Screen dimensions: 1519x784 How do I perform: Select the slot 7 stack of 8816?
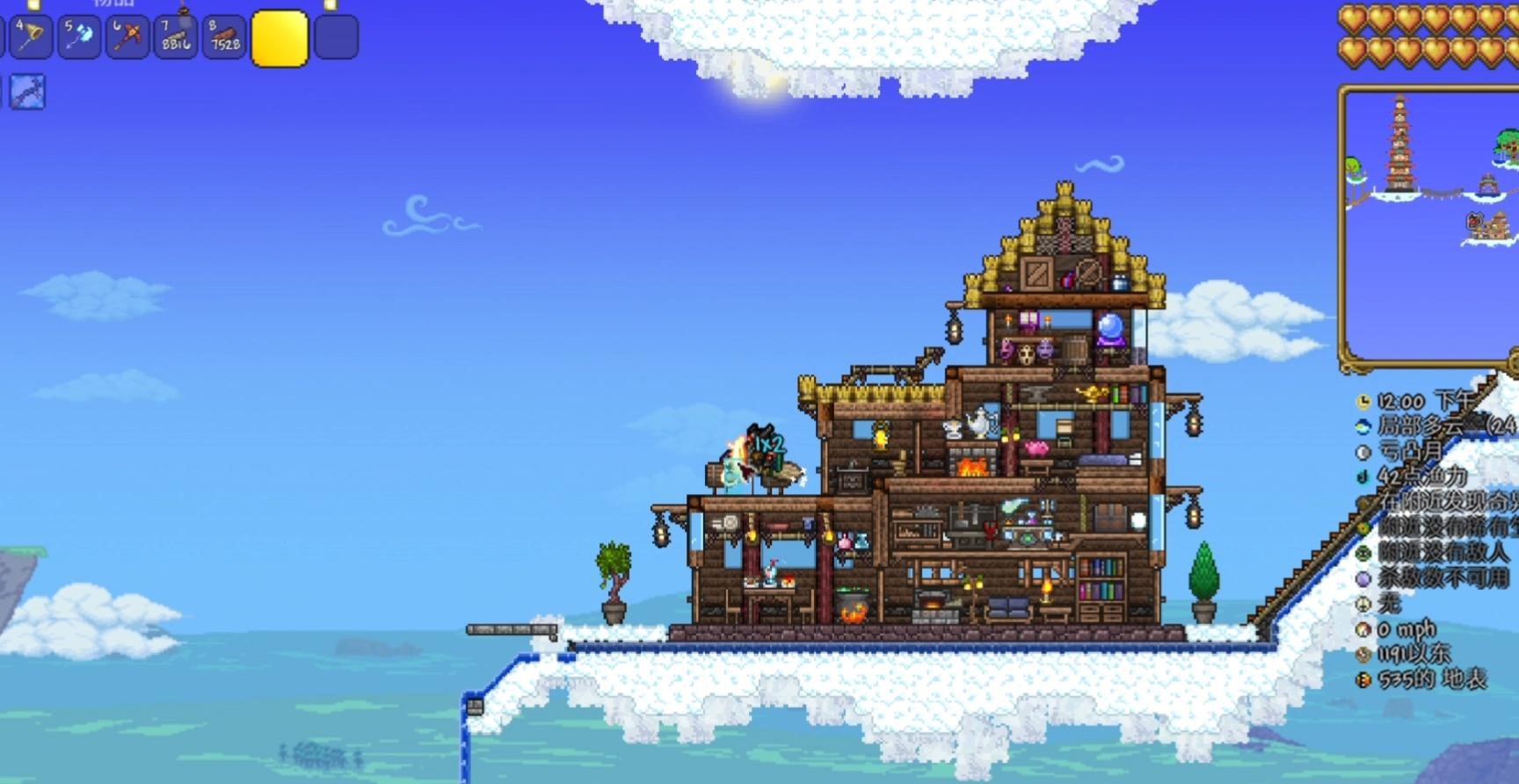coord(176,38)
